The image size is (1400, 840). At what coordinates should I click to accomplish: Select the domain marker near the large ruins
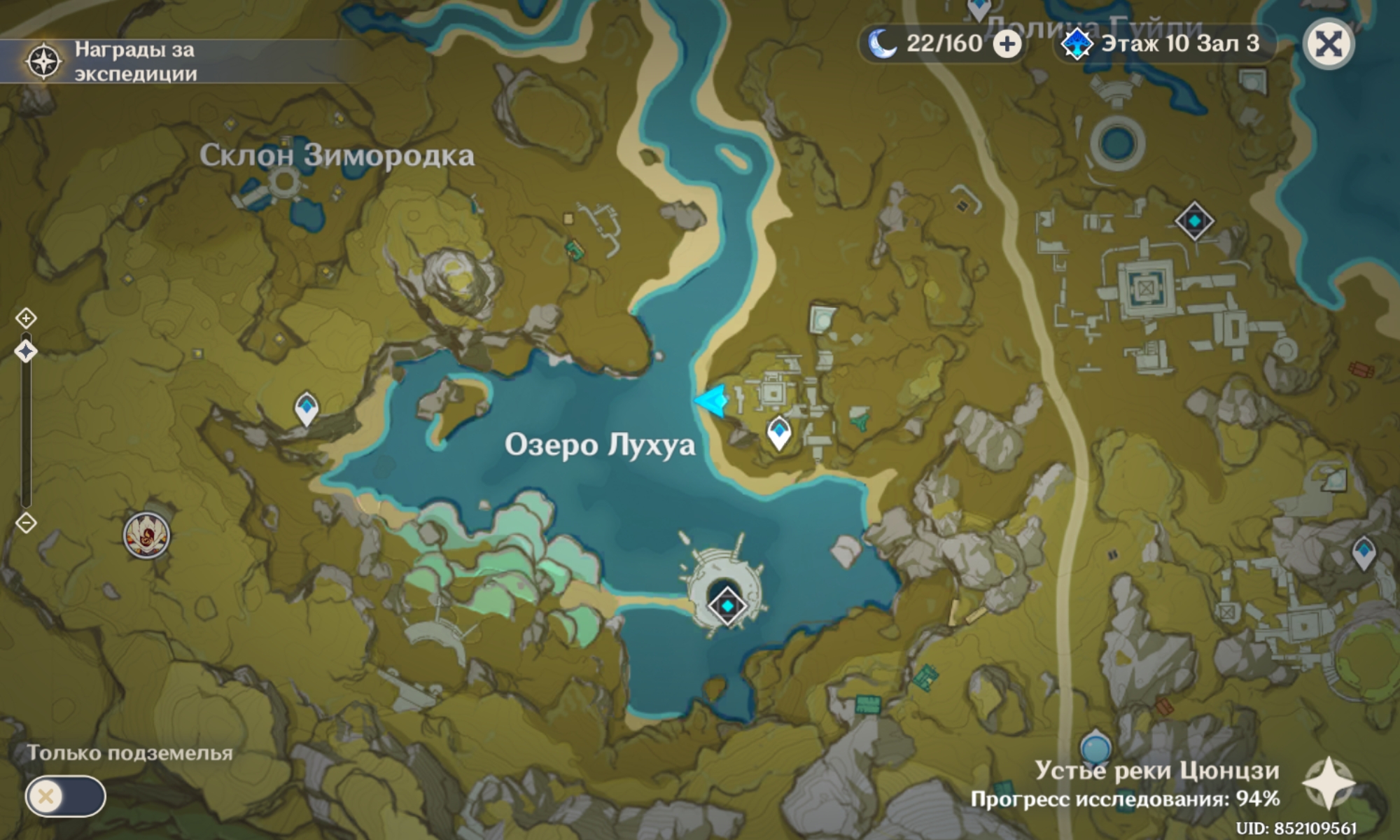(1194, 221)
